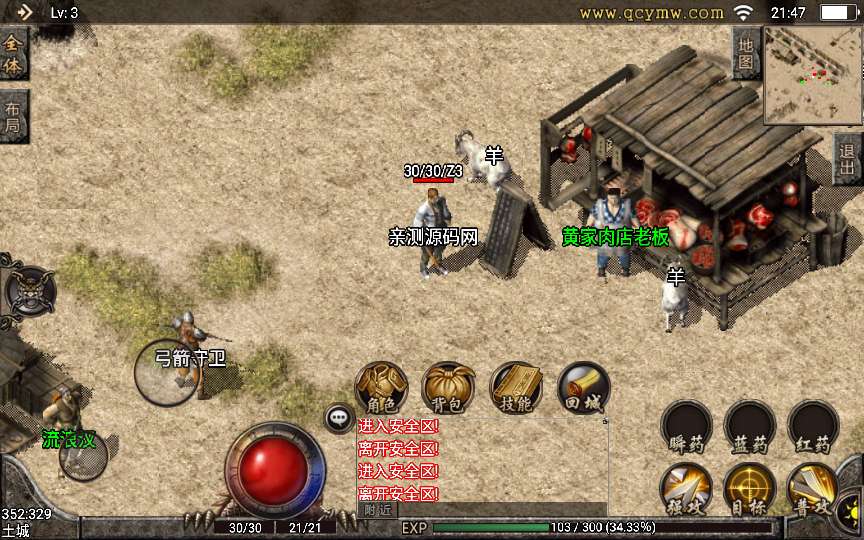Image resolution: width=864 pixels, height=540 pixels.
Task: Click the 退出 exit button
Action: tap(848, 159)
